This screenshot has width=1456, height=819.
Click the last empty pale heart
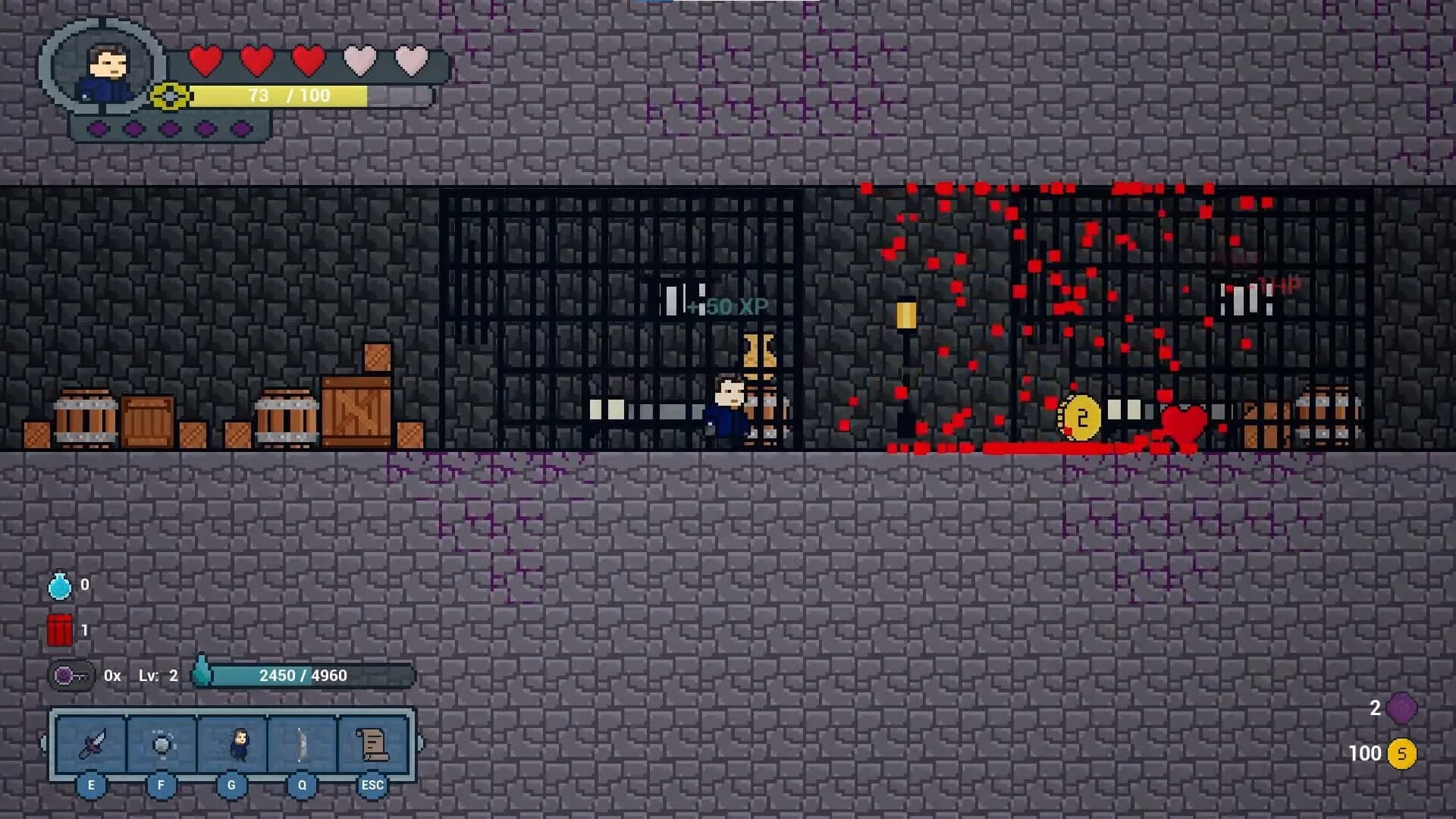click(x=410, y=59)
